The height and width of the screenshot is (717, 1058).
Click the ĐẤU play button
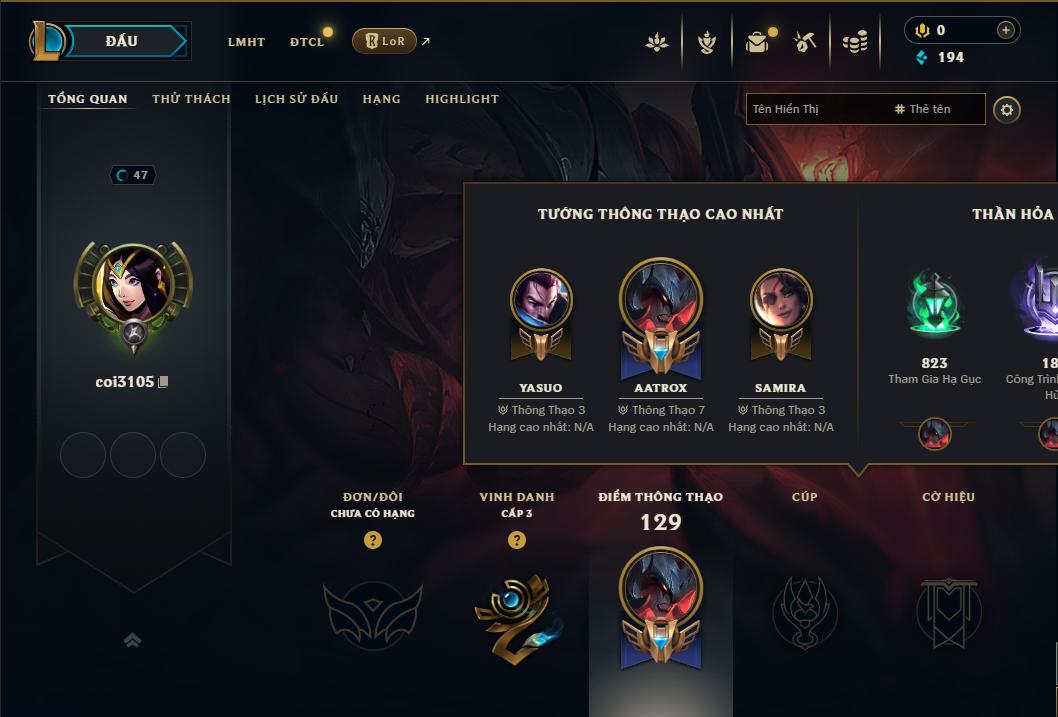click(122, 41)
